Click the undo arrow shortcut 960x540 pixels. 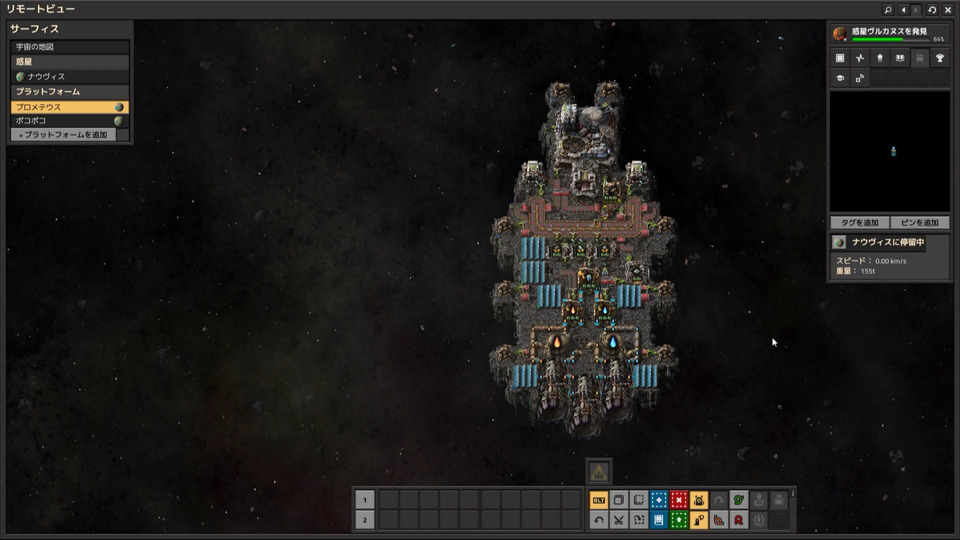pos(599,520)
